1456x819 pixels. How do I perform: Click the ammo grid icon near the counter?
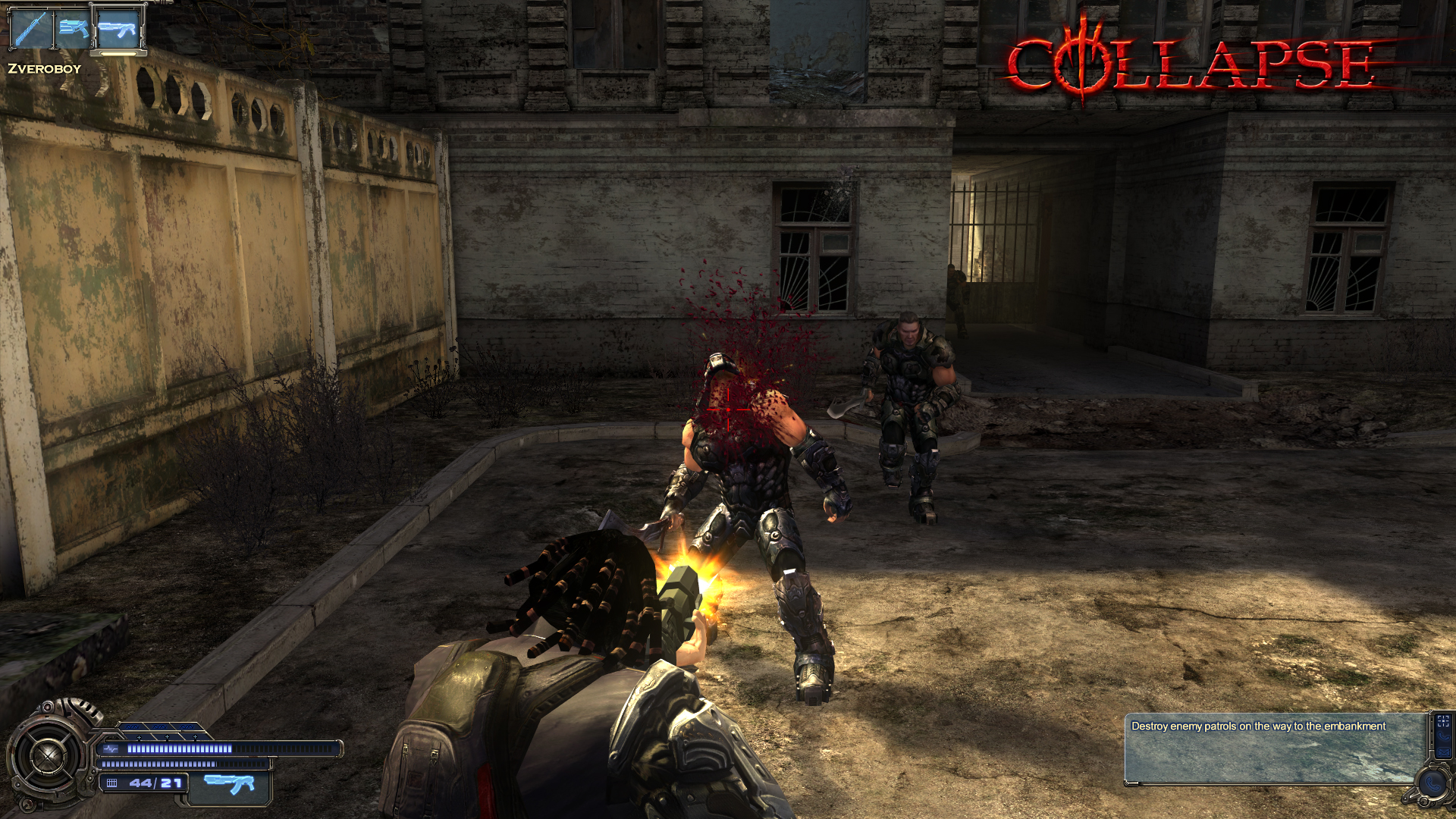[112, 783]
